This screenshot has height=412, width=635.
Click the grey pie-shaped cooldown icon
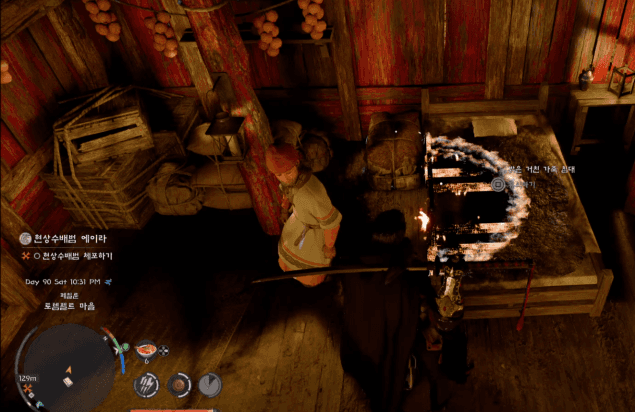209,383
